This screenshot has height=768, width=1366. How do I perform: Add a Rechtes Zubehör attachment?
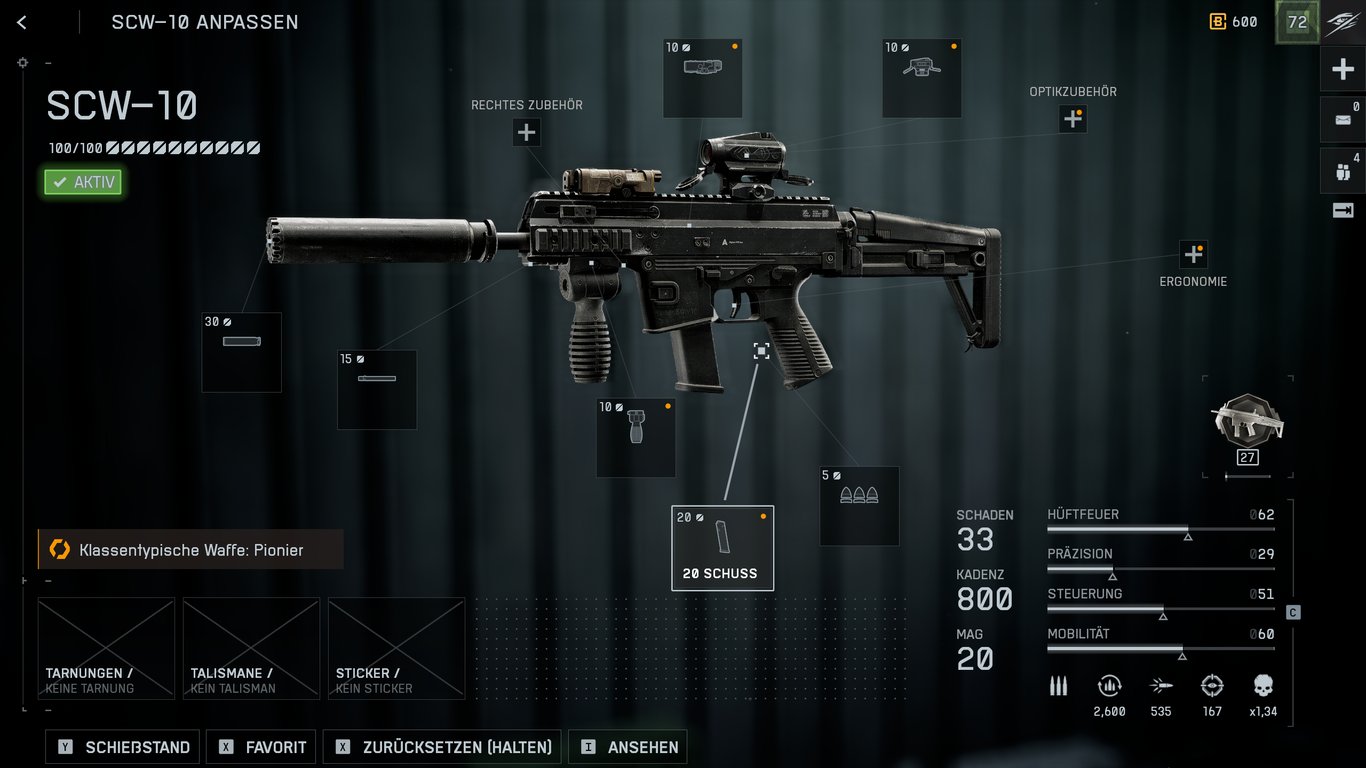527,132
